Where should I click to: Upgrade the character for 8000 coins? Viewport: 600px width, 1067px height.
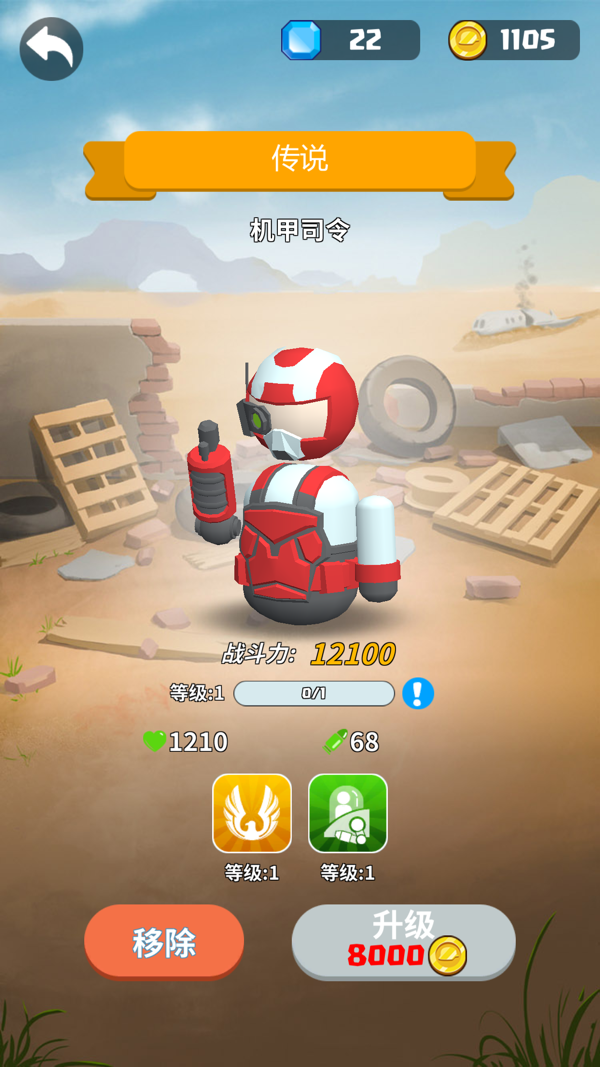coord(403,942)
